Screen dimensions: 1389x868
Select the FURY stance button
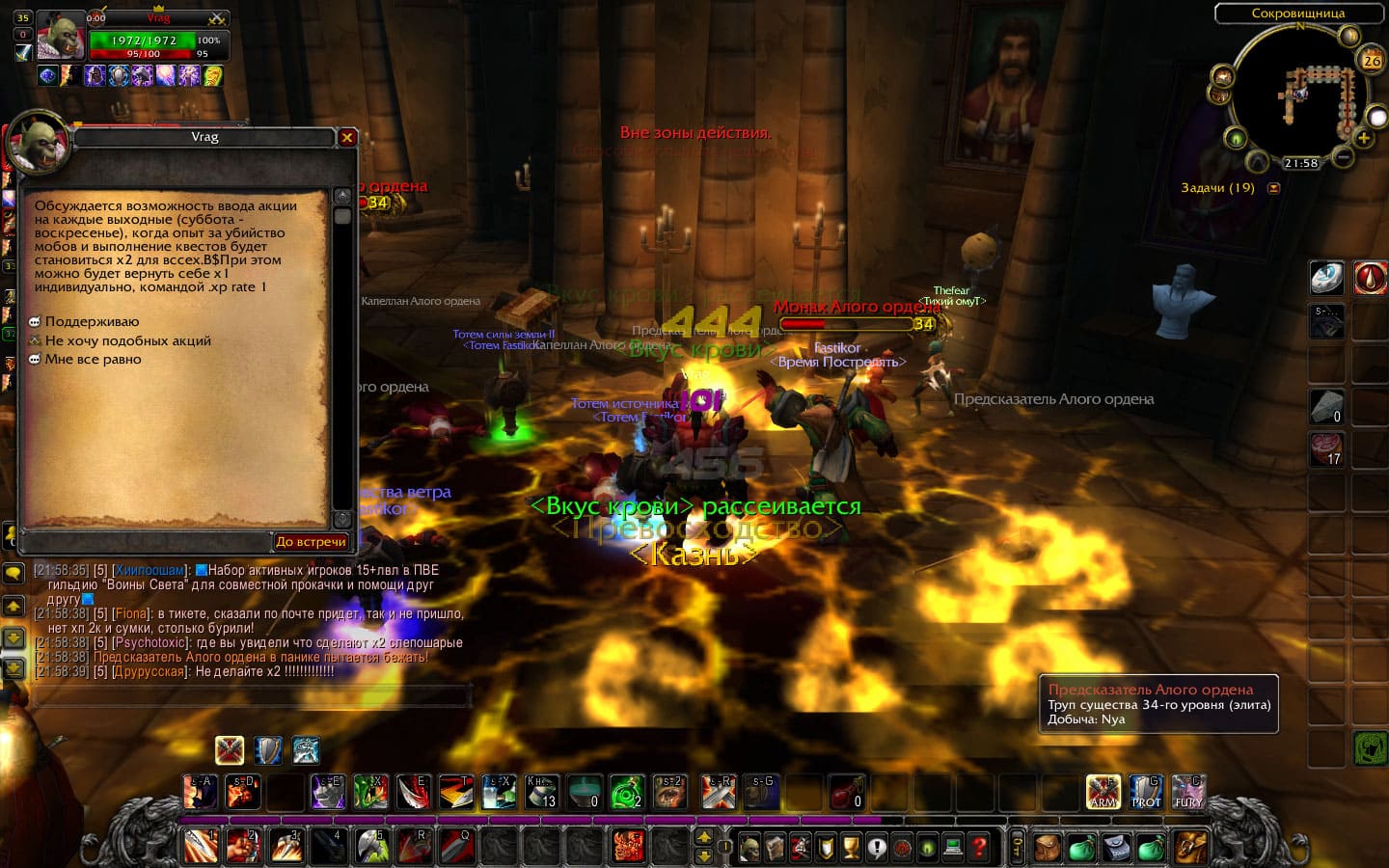pyautogui.click(x=1188, y=792)
